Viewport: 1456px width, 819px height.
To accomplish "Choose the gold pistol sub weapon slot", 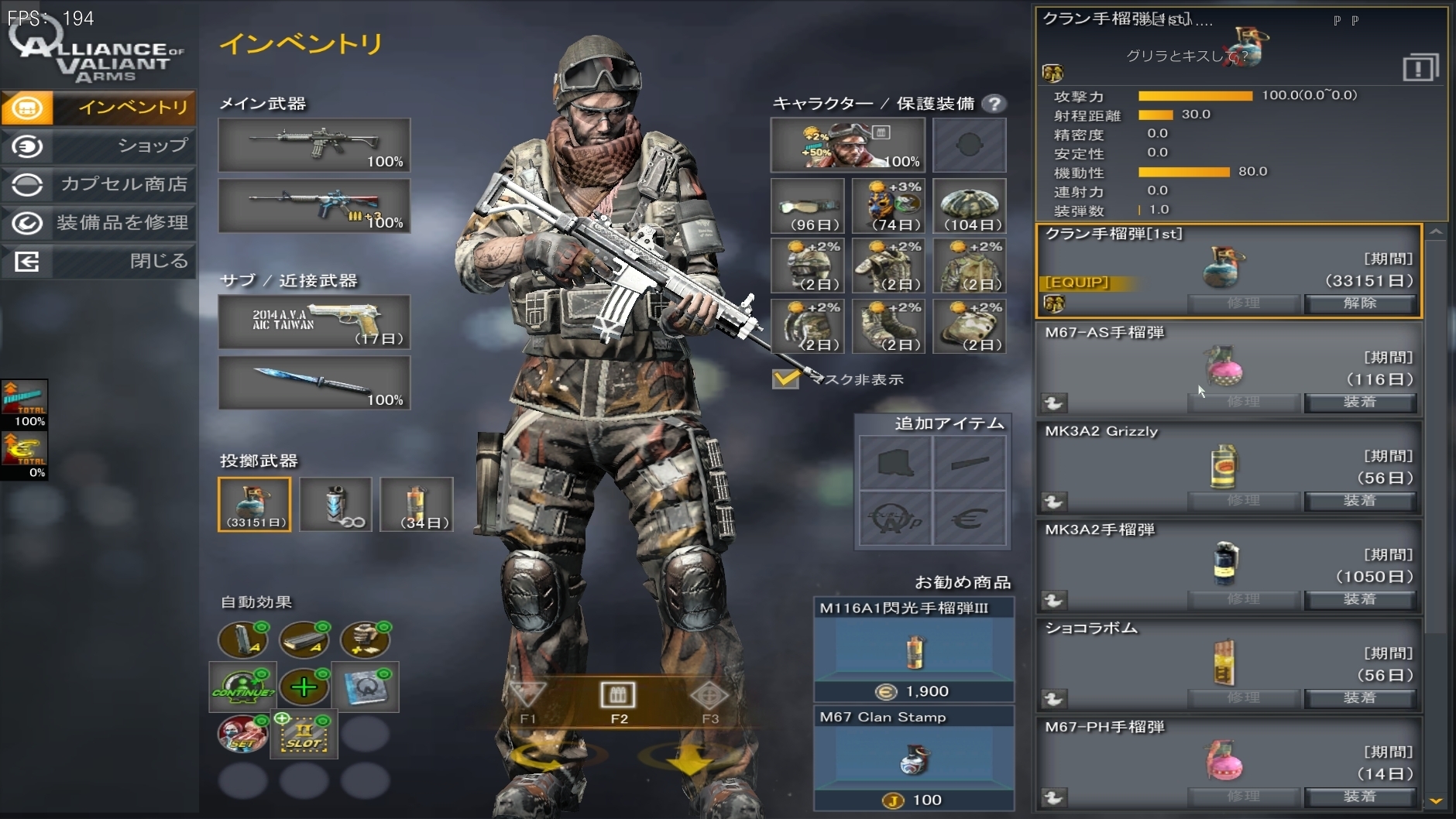I will click(x=314, y=321).
